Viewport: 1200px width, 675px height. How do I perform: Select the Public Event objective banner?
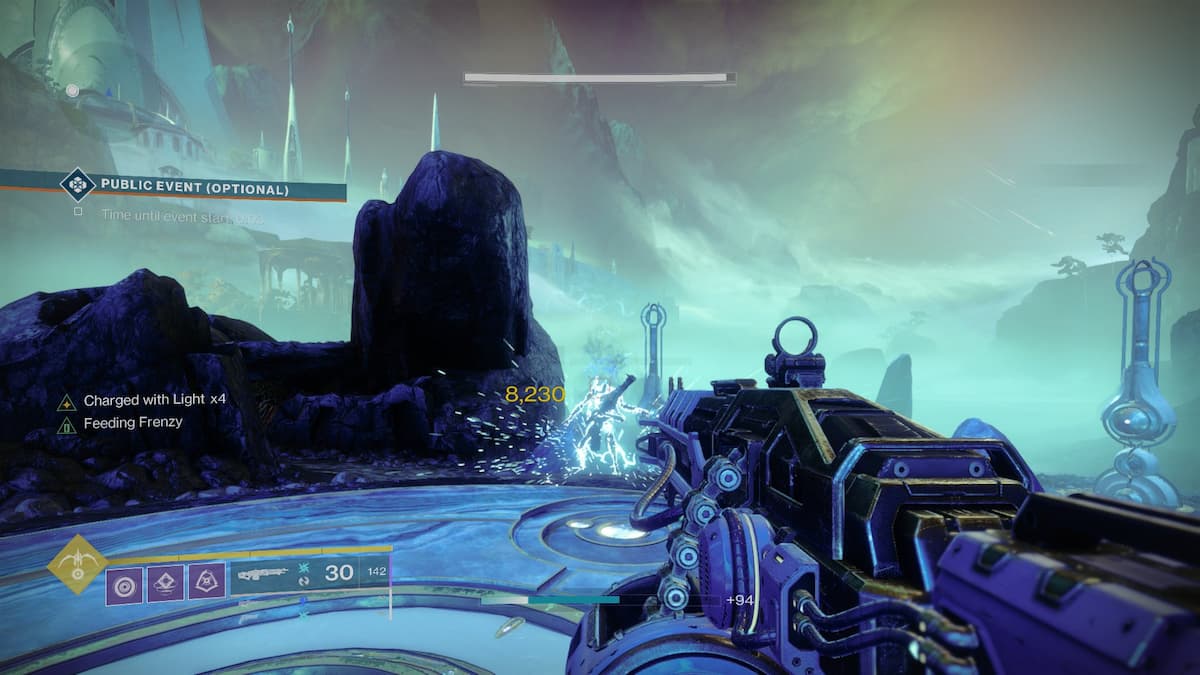click(x=195, y=188)
